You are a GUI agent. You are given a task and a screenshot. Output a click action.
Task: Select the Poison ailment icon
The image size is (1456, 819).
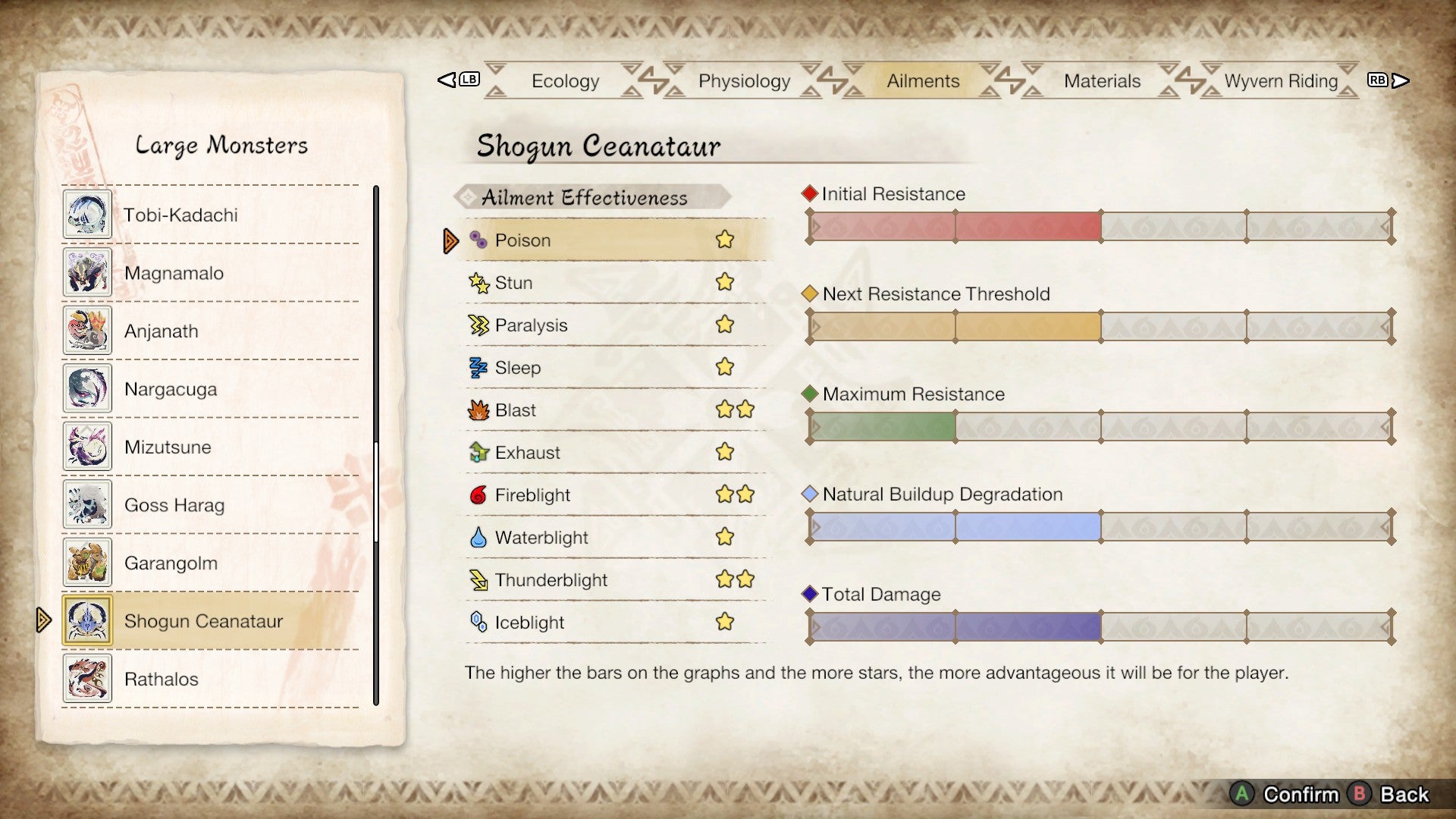pyautogui.click(x=475, y=240)
